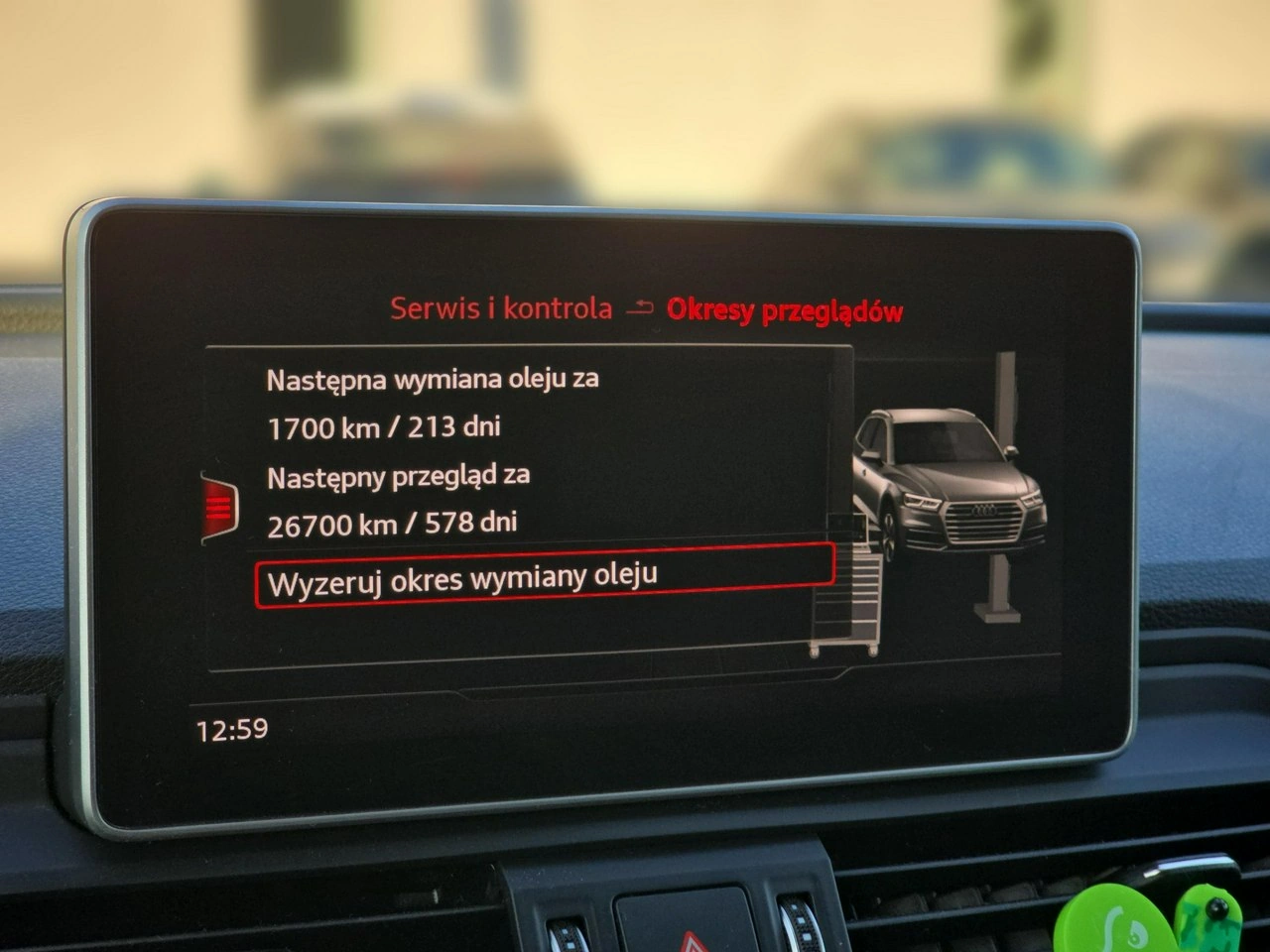Tap the red list indicator on the left edge
Image resolution: width=1270 pixels, height=952 pixels.
220,506
